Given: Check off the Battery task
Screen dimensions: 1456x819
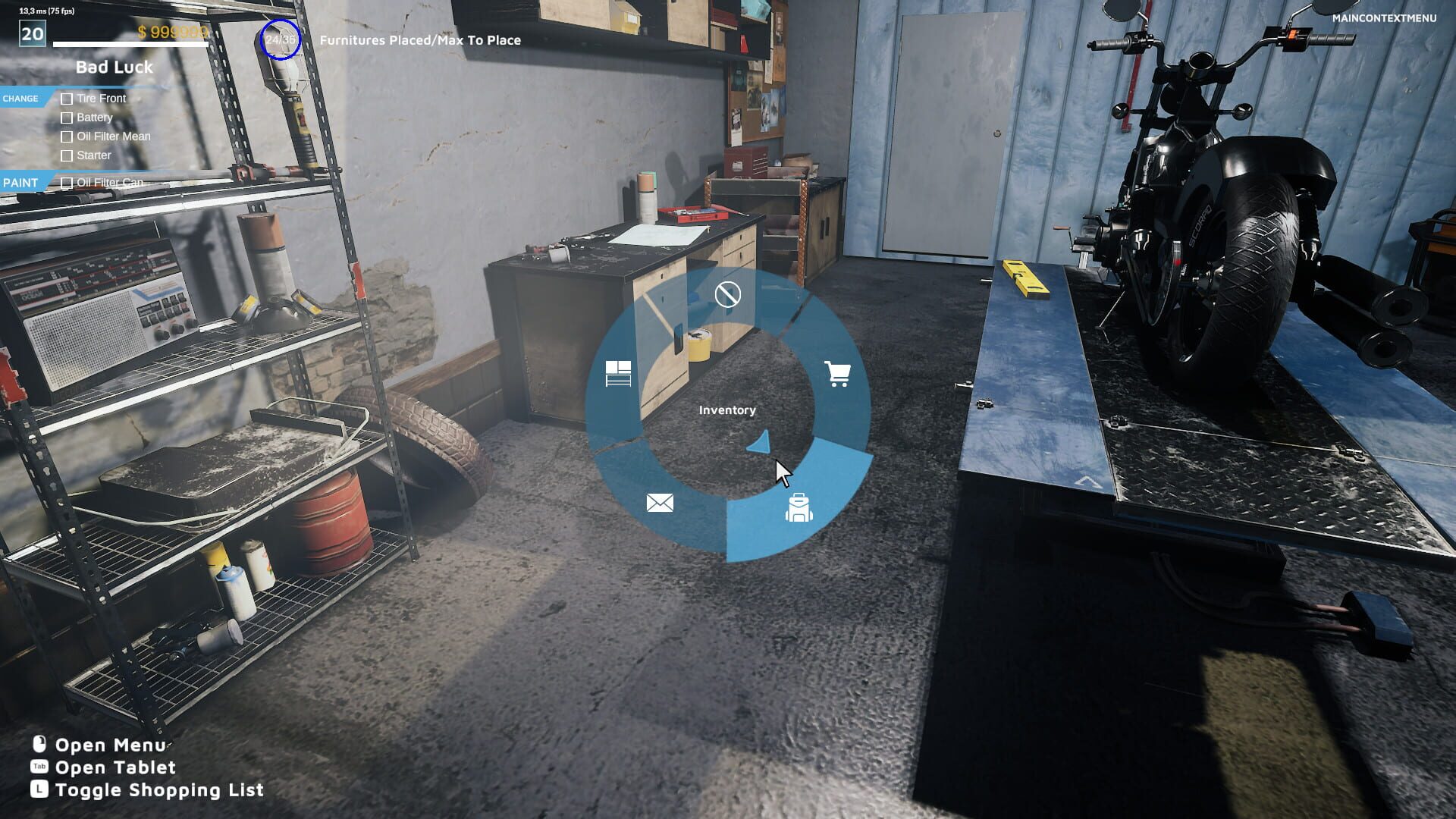Looking at the screenshot, I should tap(67, 118).
